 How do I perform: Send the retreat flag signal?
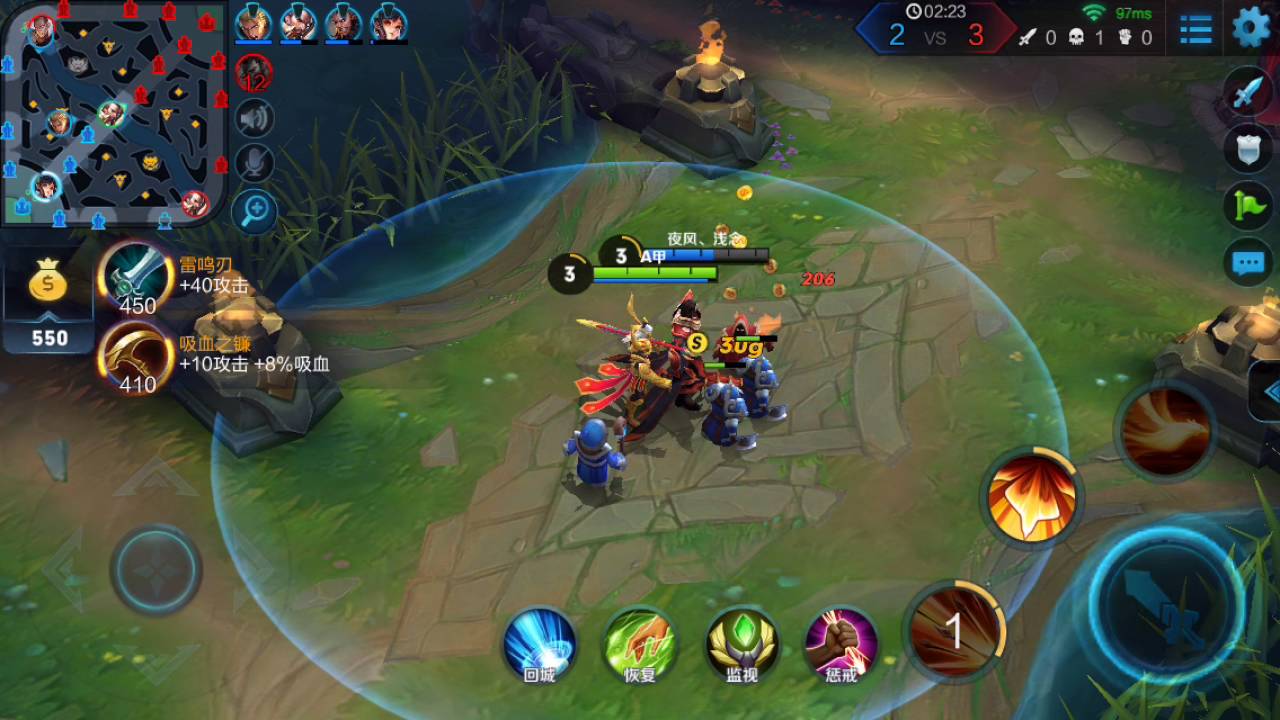pyautogui.click(x=1246, y=203)
